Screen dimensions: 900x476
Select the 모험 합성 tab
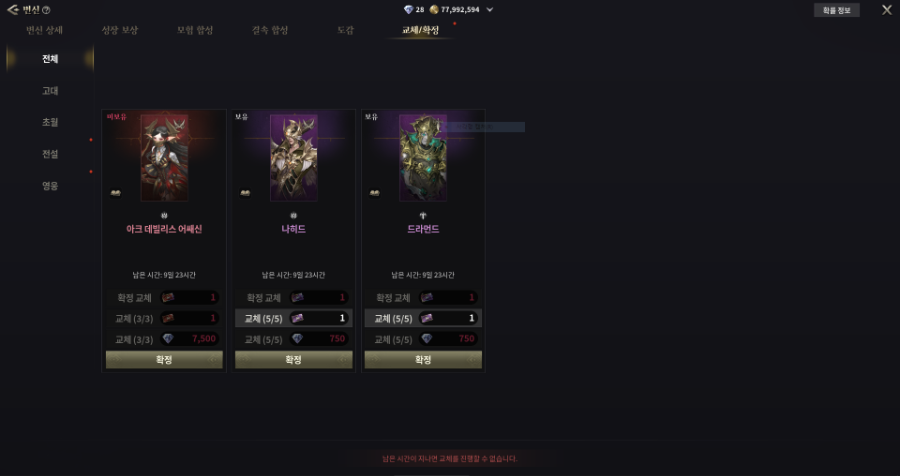(x=195, y=30)
